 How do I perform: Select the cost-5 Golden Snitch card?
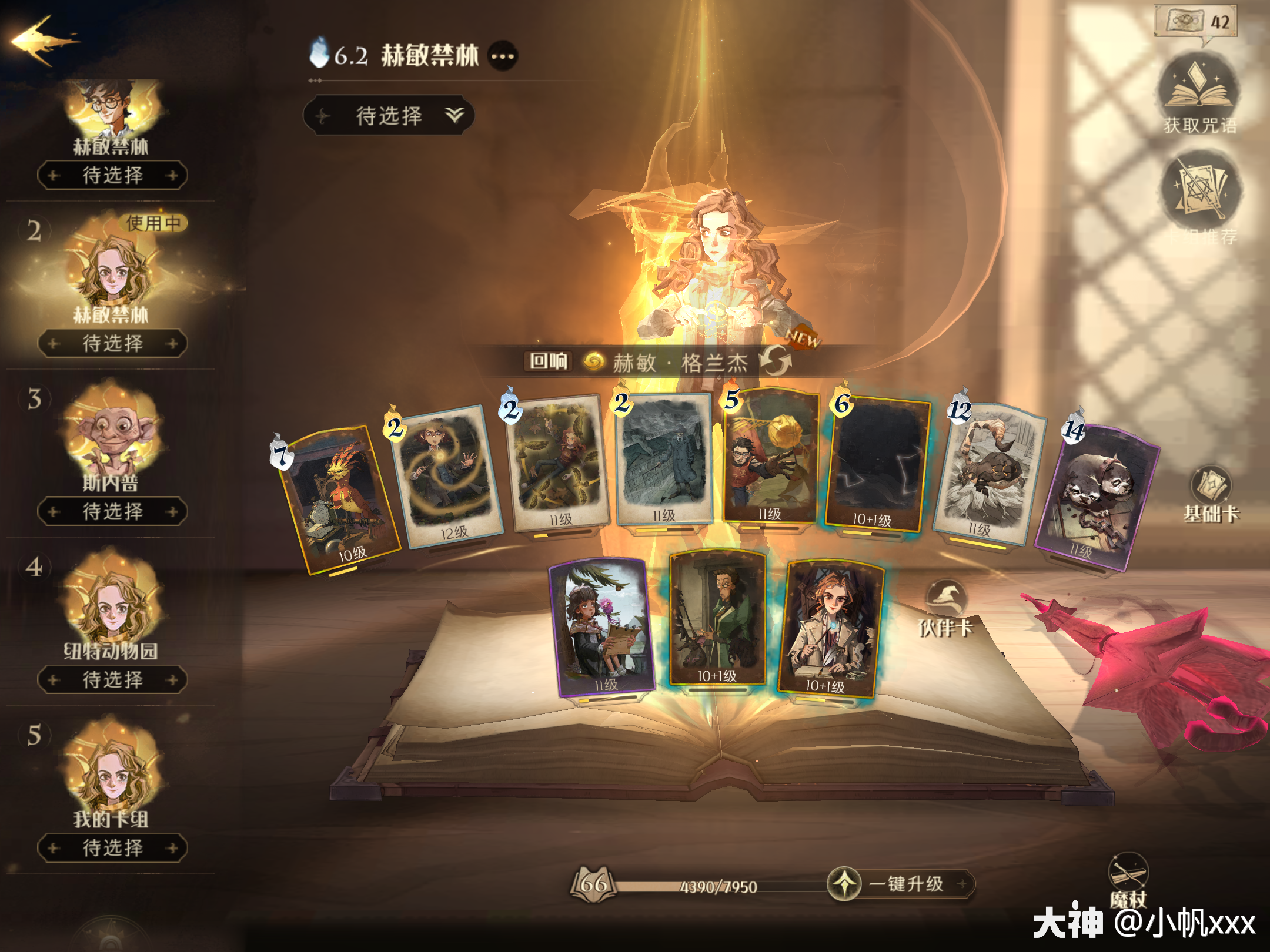tap(770, 458)
